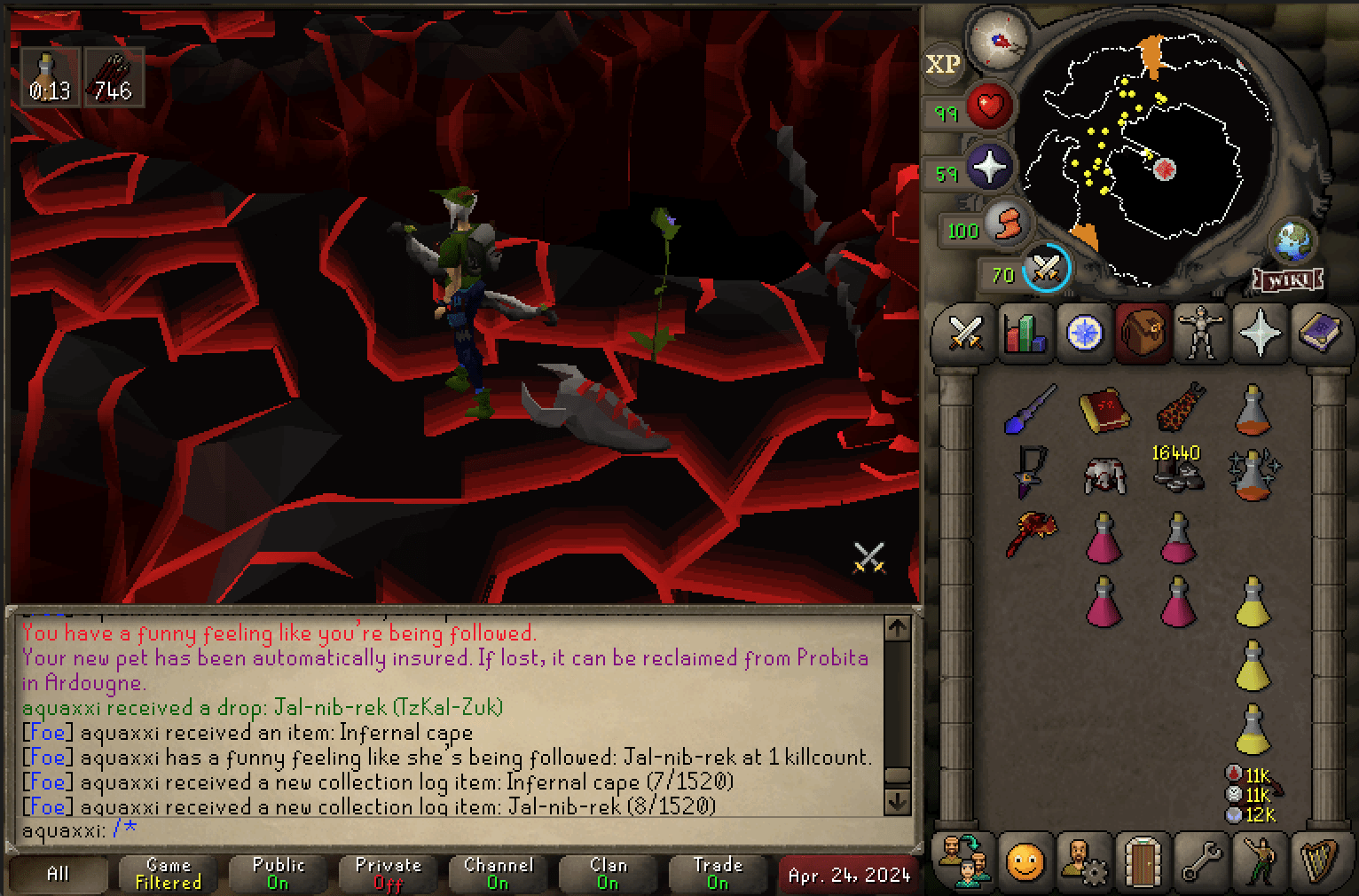Image resolution: width=1359 pixels, height=896 pixels.
Task: Click the chatbox scroll-down arrow
Action: [898, 803]
